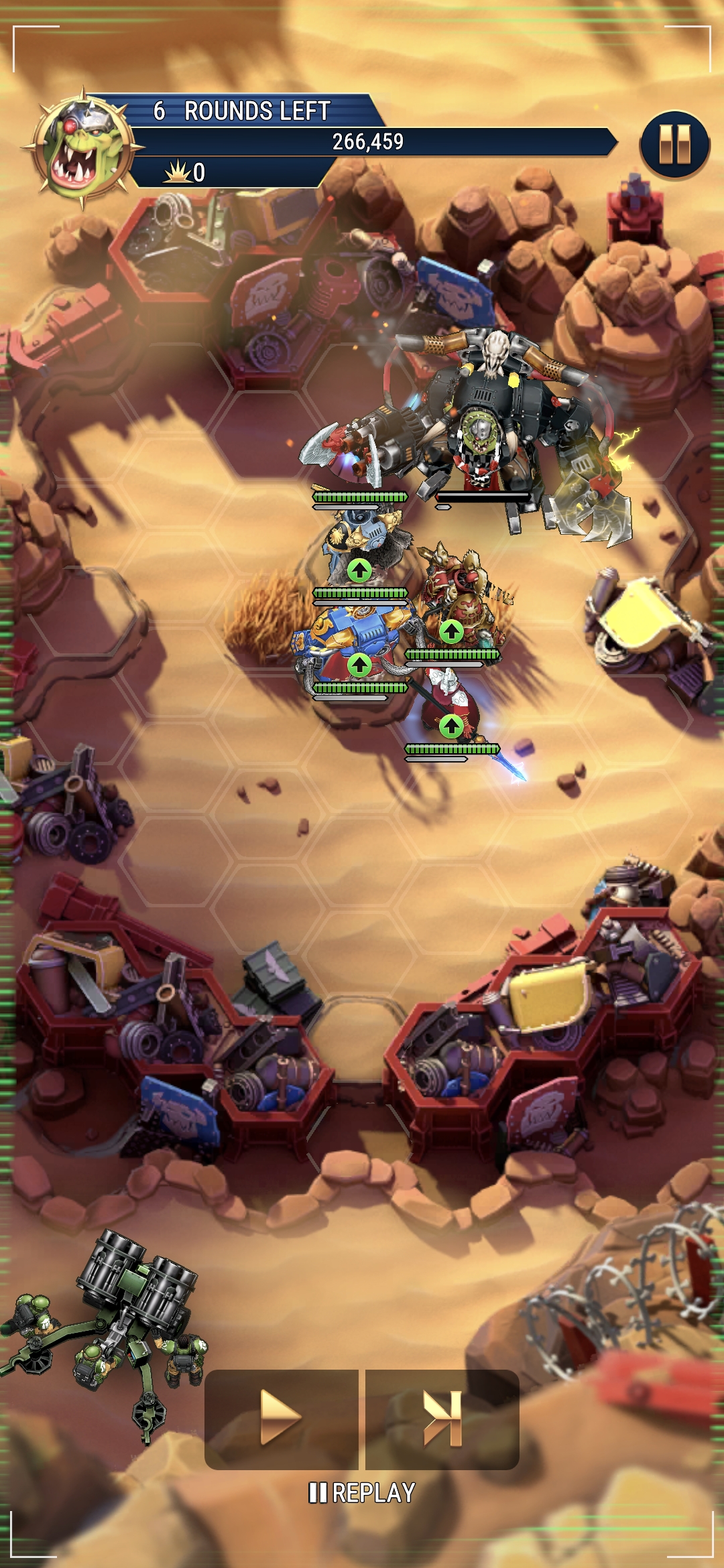This screenshot has width=724, height=1568.
Task: Skip to the end of the replay
Action: pos(442,1418)
